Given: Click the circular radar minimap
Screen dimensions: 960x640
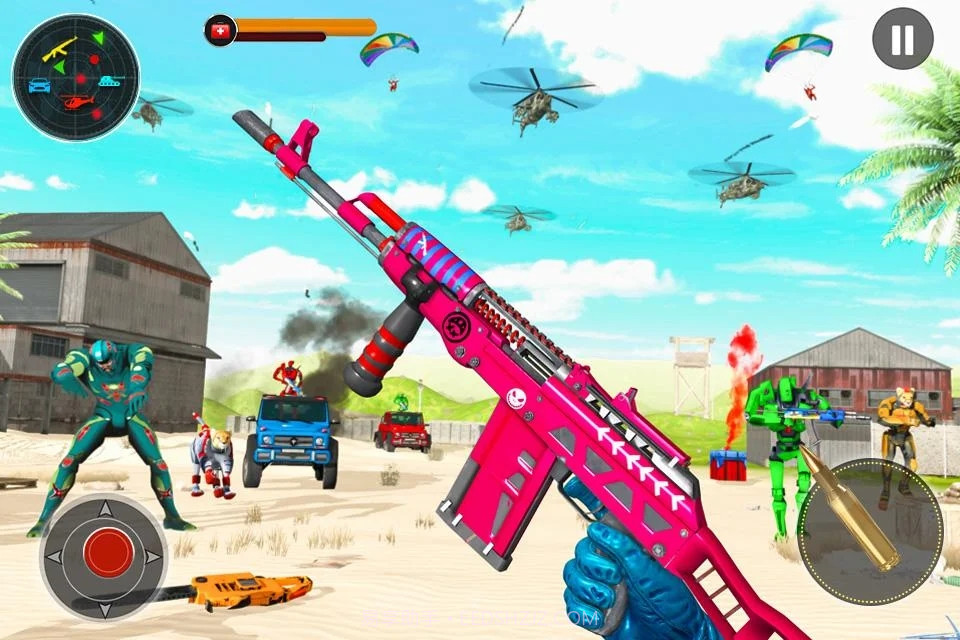Looking at the screenshot, I should pyautogui.click(x=76, y=78).
